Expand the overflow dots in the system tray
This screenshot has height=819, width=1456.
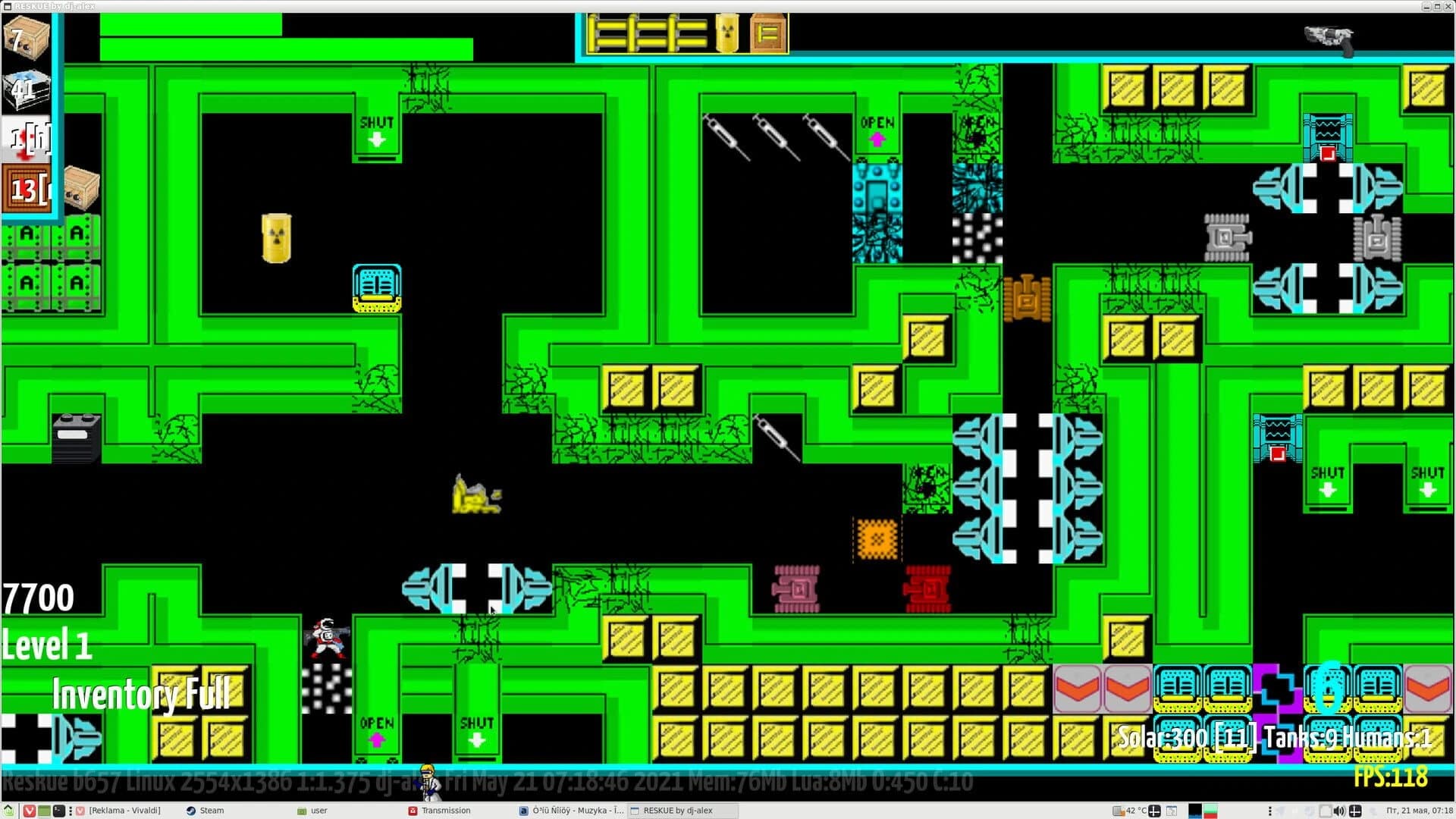click(1269, 811)
